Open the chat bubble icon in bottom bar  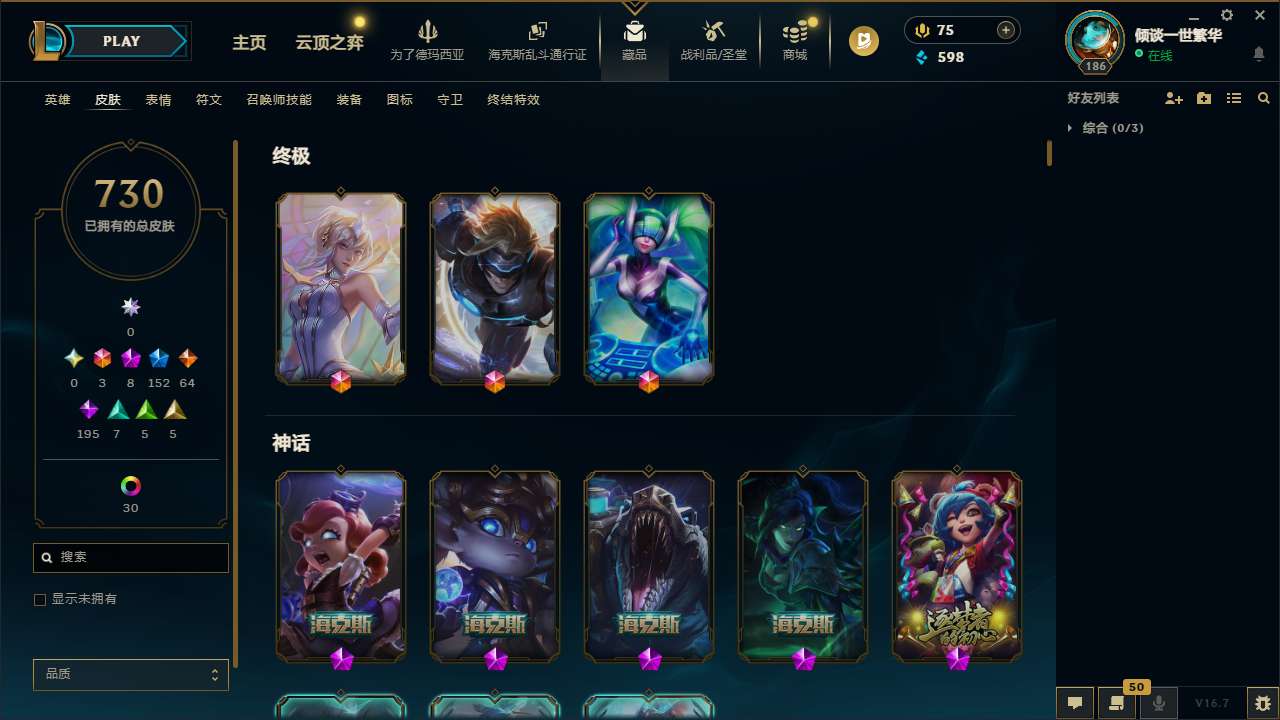[x=1075, y=703]
